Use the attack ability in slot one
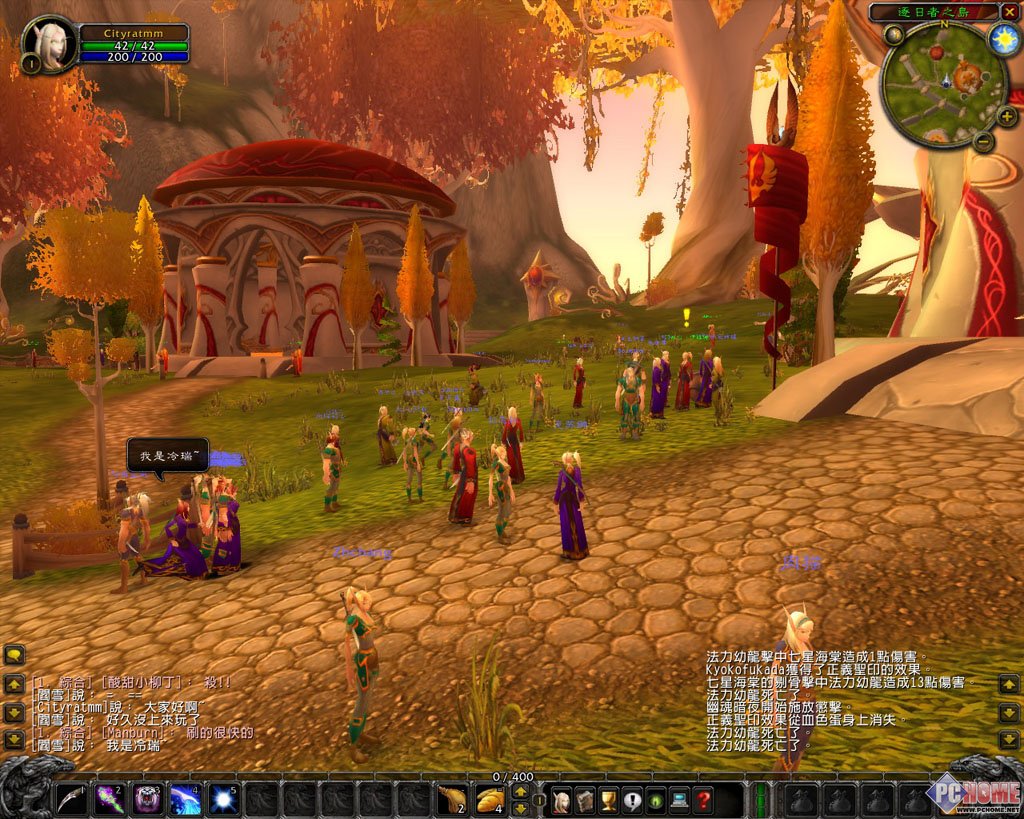 tap(69, 799)
